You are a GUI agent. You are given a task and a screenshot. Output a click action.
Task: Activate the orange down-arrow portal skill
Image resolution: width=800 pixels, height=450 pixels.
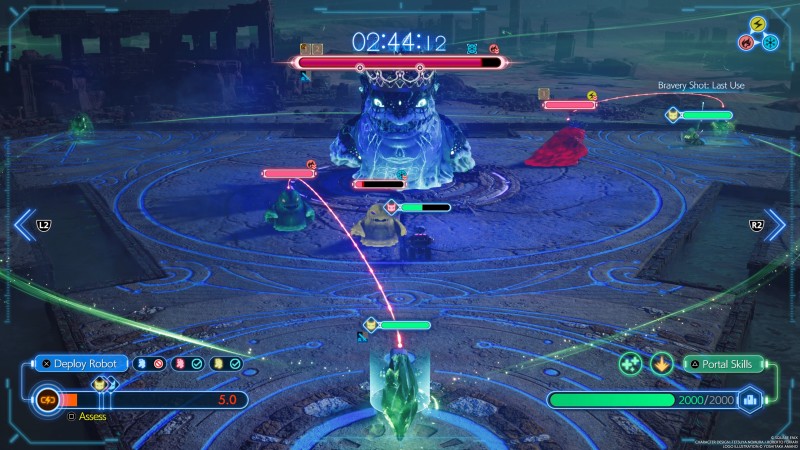click(x=661, y=364)
